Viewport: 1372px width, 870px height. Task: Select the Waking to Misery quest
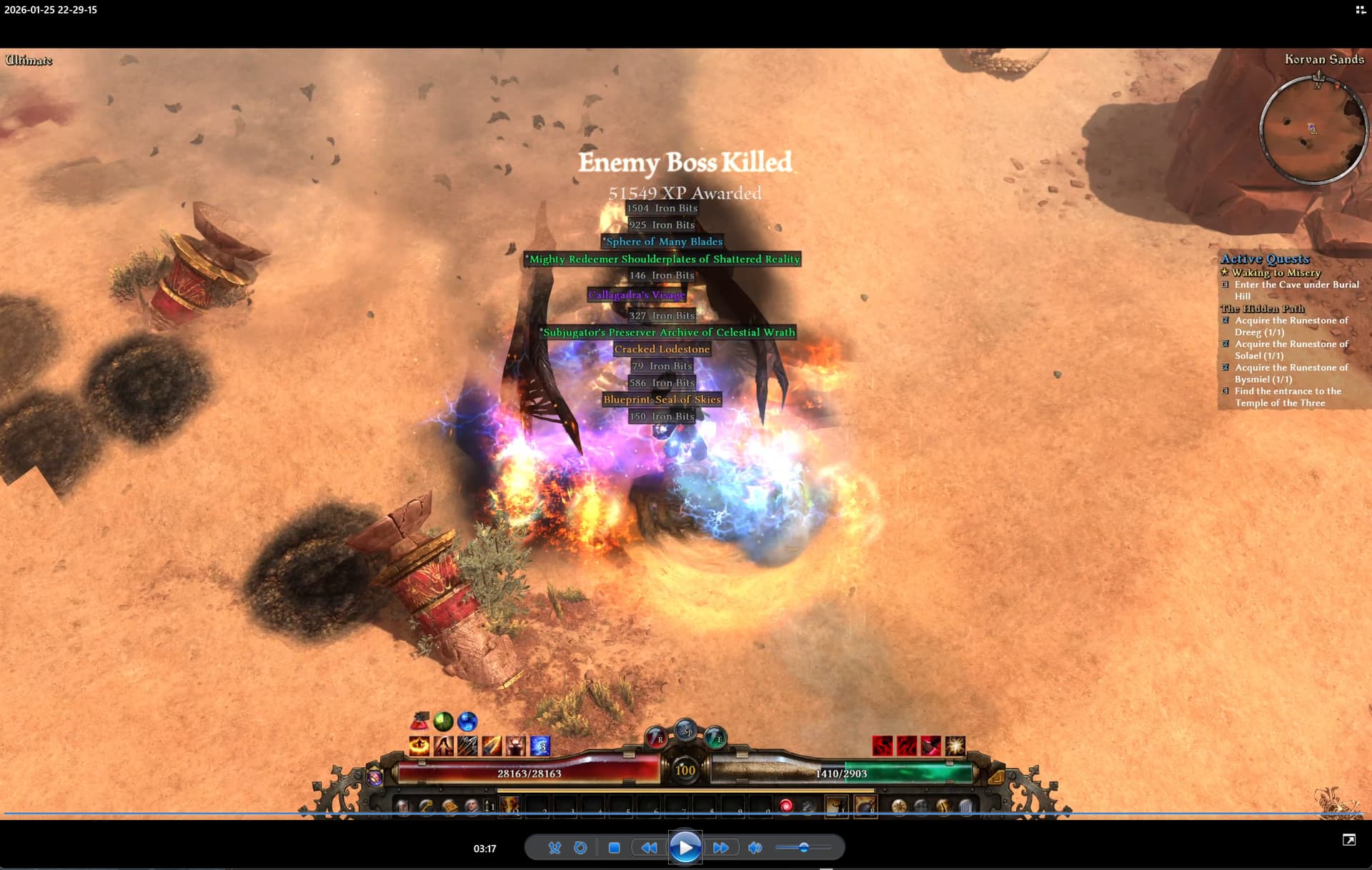pyautogui.click(x=1276, y=273)
